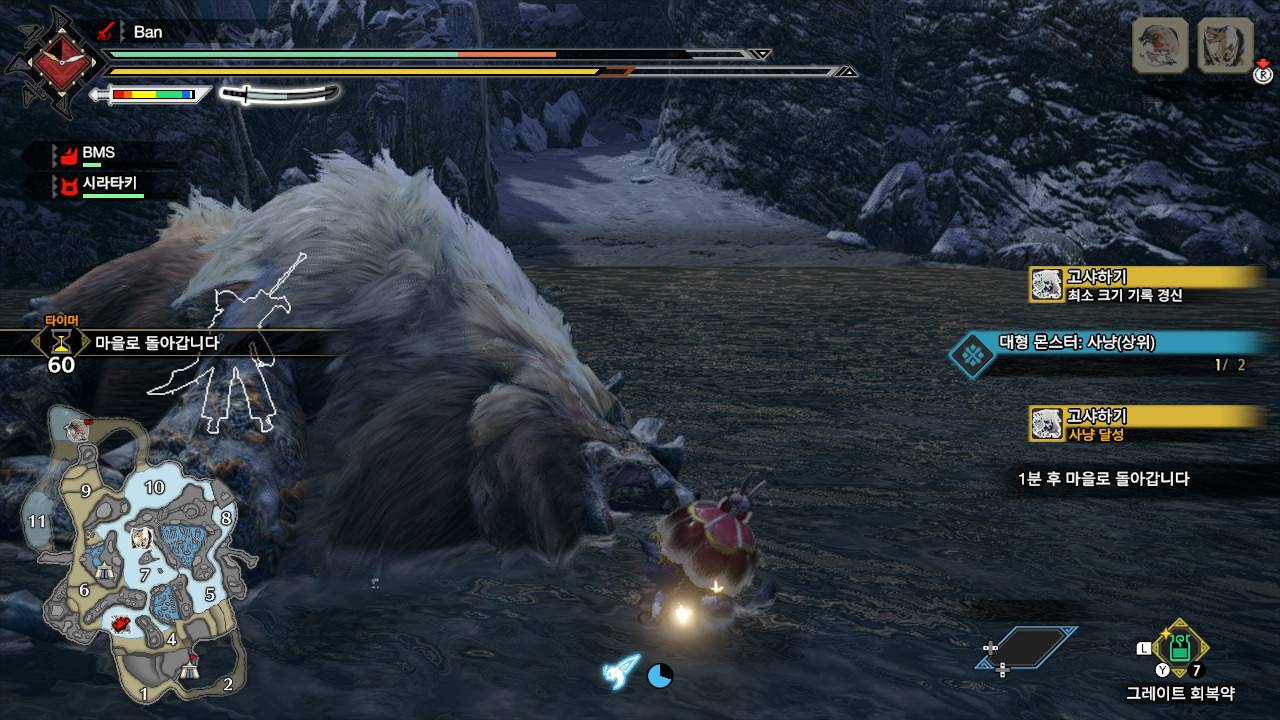Select the monster marker in the map's center
This screenshot has height=720, width=1280.
(140, 538)
